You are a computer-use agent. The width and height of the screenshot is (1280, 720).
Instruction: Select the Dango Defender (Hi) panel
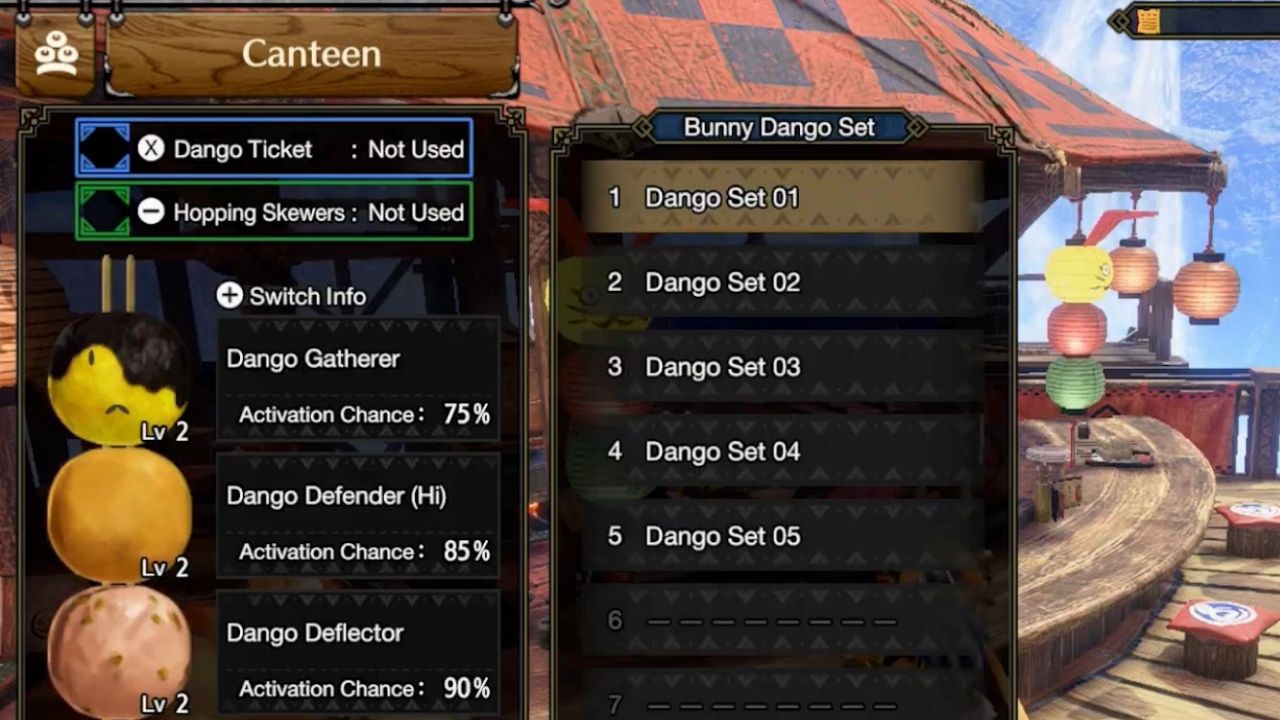(358, 517)
